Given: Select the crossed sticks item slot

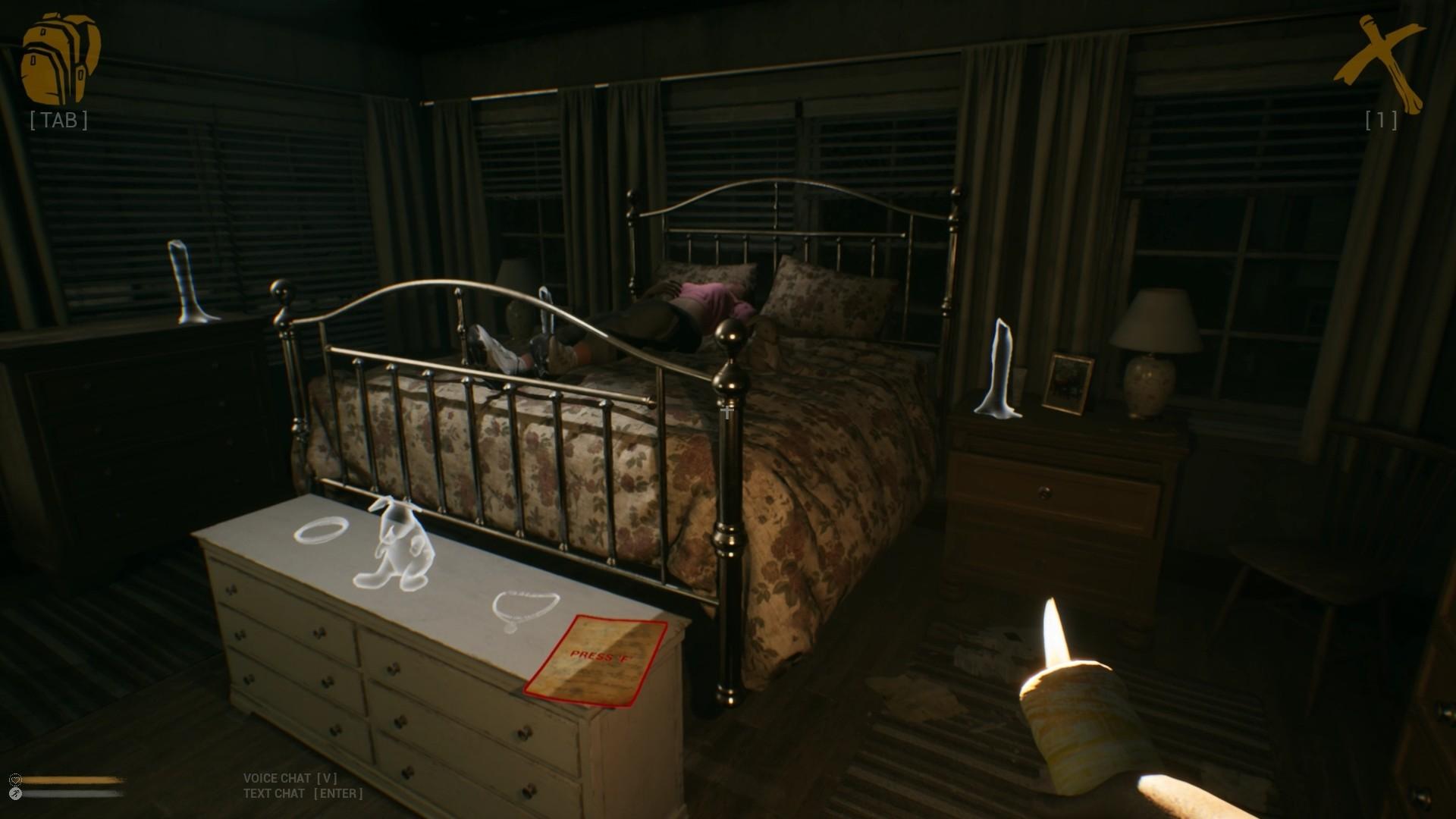Looking at the screenshot, I should click(x=1379, y=64).
